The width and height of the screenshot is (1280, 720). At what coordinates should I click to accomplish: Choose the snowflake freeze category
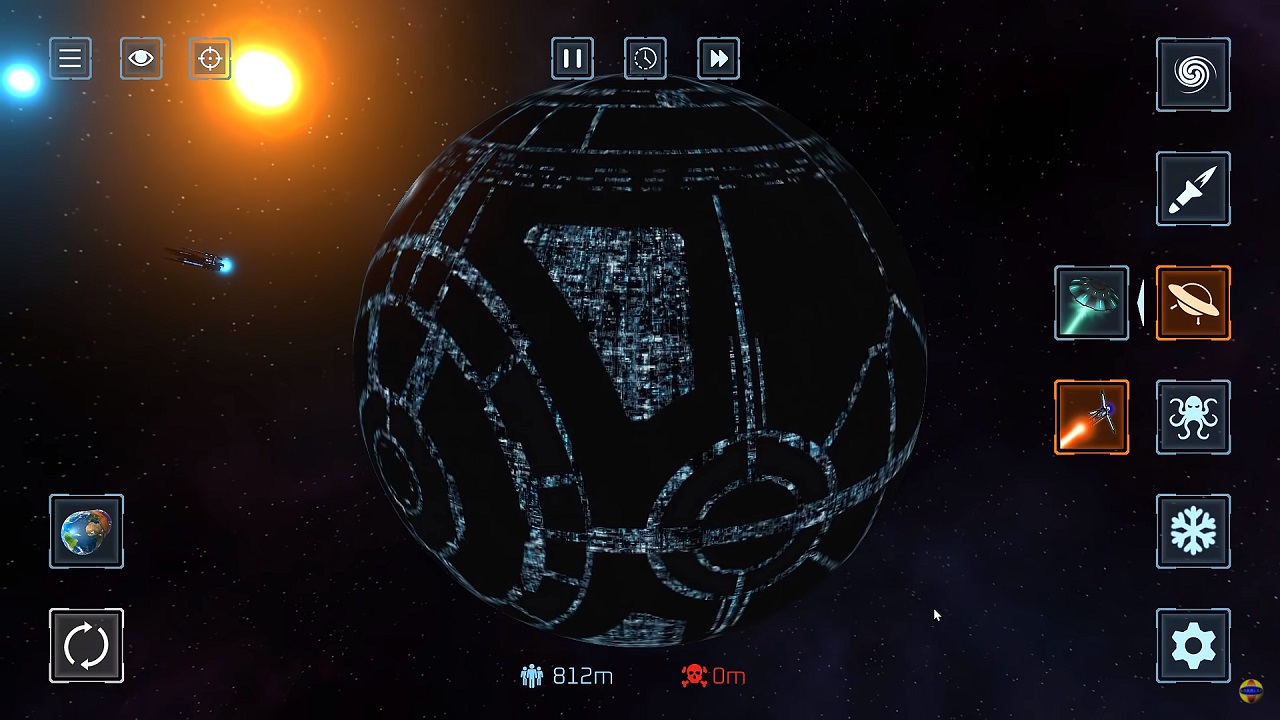click(1193, 531)
